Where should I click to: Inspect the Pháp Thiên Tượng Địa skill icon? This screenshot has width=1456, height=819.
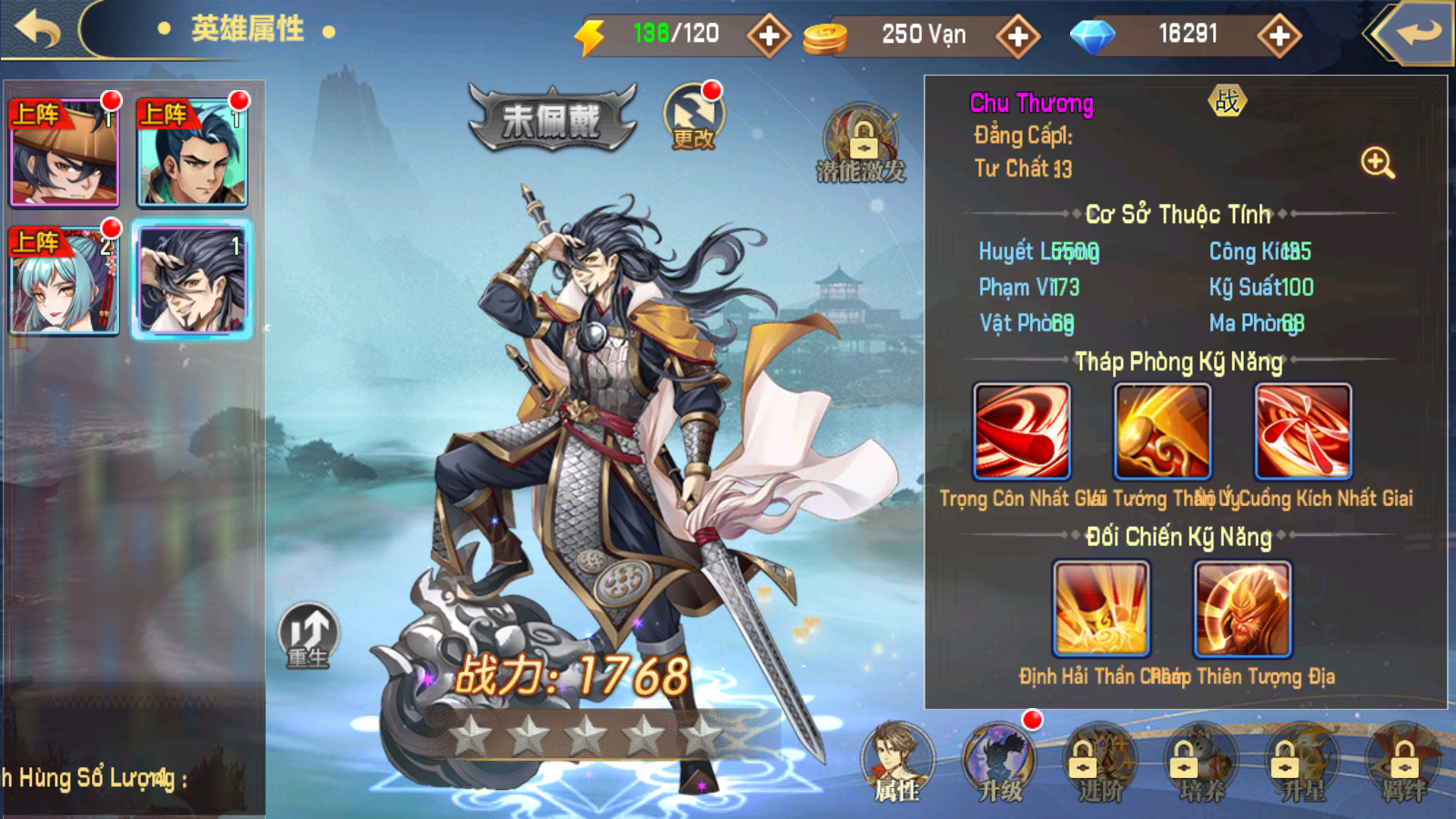1242,609
